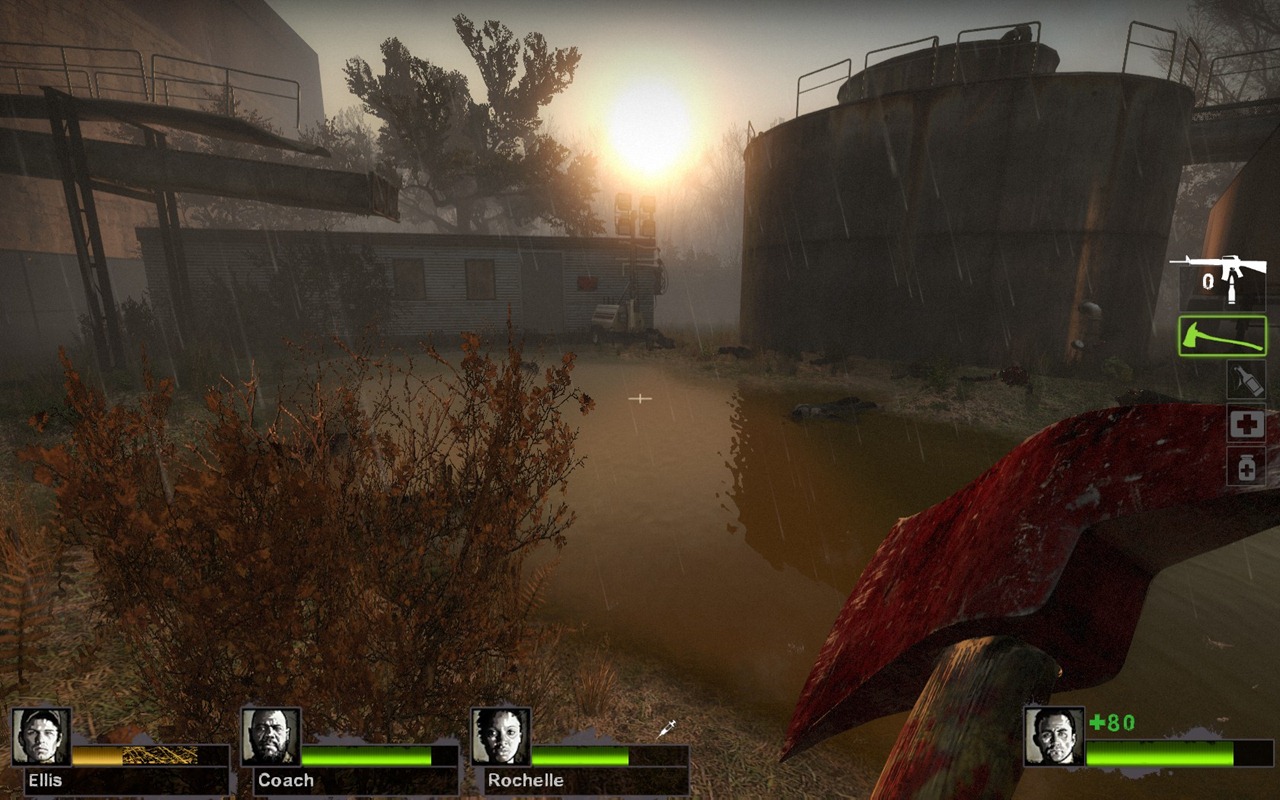Image resolution: width=1280 pixels, height=800 pixels.
Task: Click Ellis's teammate portrait
Action: click(x=41, y=737)
